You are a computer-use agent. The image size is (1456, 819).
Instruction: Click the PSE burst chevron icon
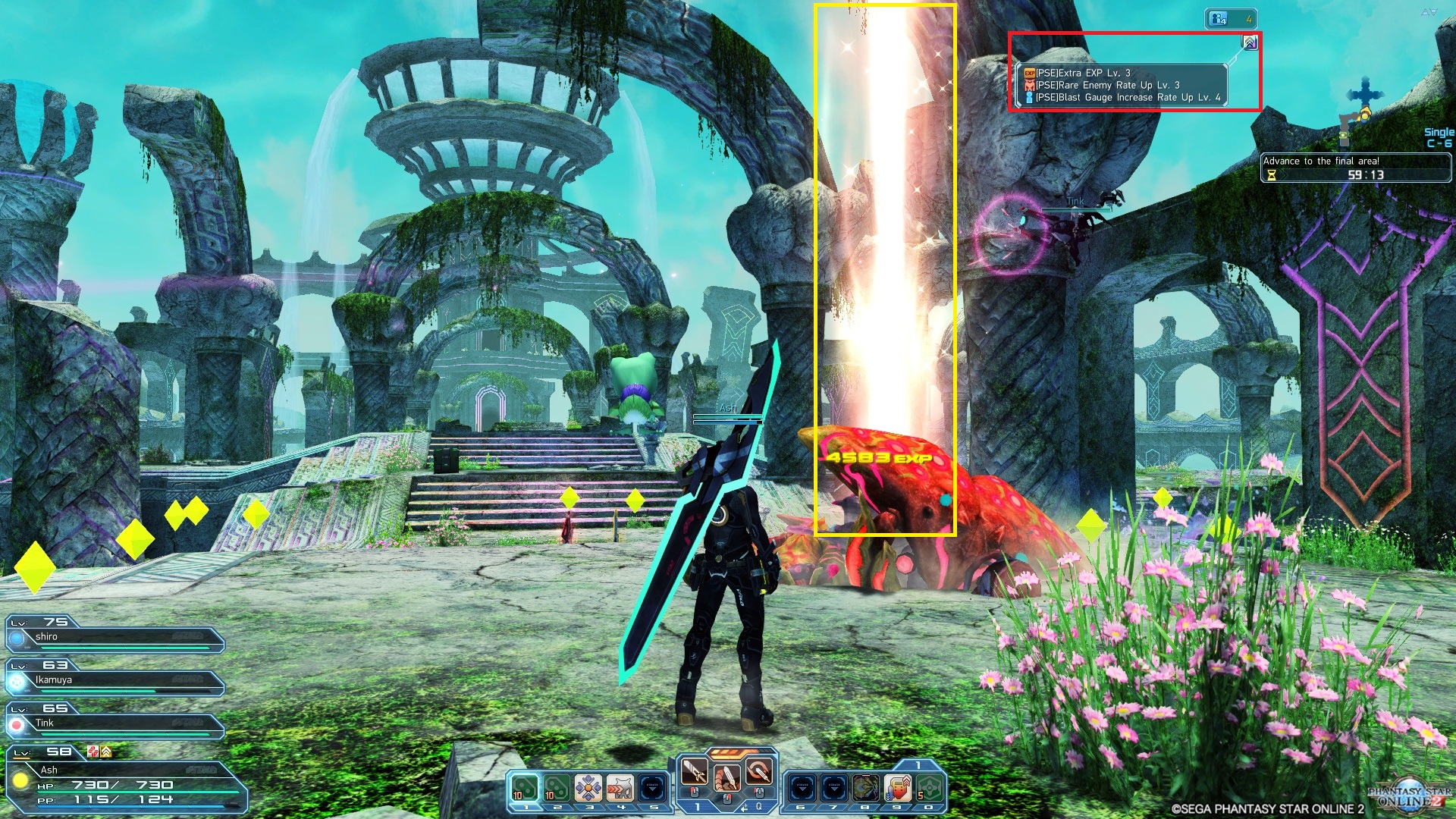click(x=1250, y=42)
